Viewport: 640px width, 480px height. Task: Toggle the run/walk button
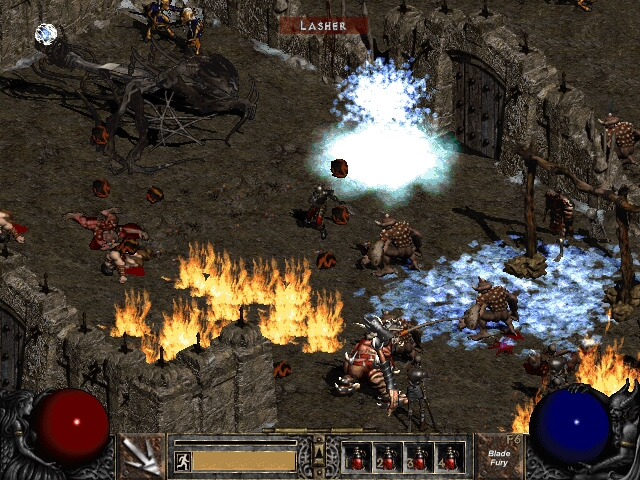182,461
